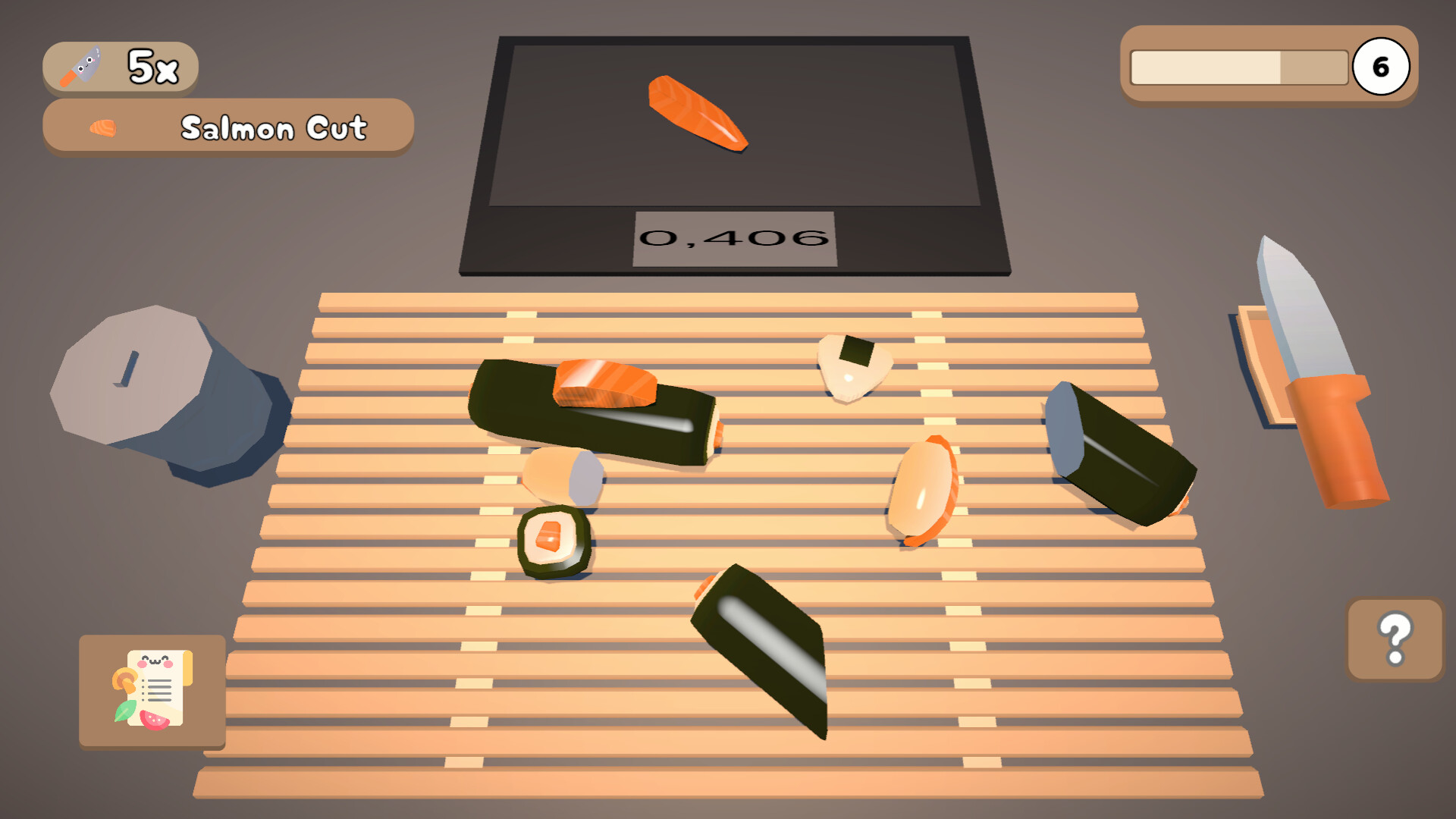Screen dimensions: 1456x819
Task: Click the onigiri with nori strip
Action: 853,368
